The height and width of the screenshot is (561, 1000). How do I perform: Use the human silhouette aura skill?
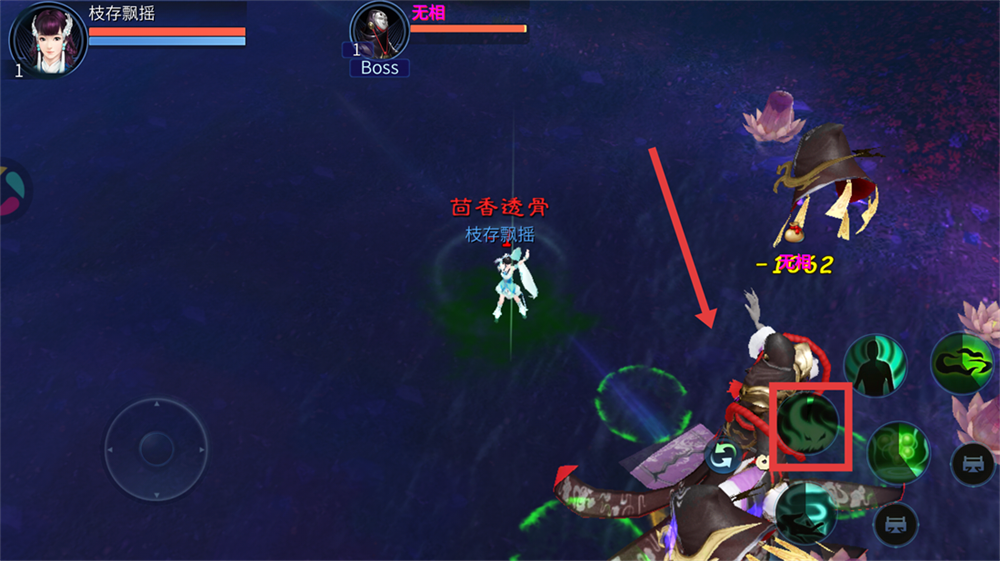click(875, 365)
